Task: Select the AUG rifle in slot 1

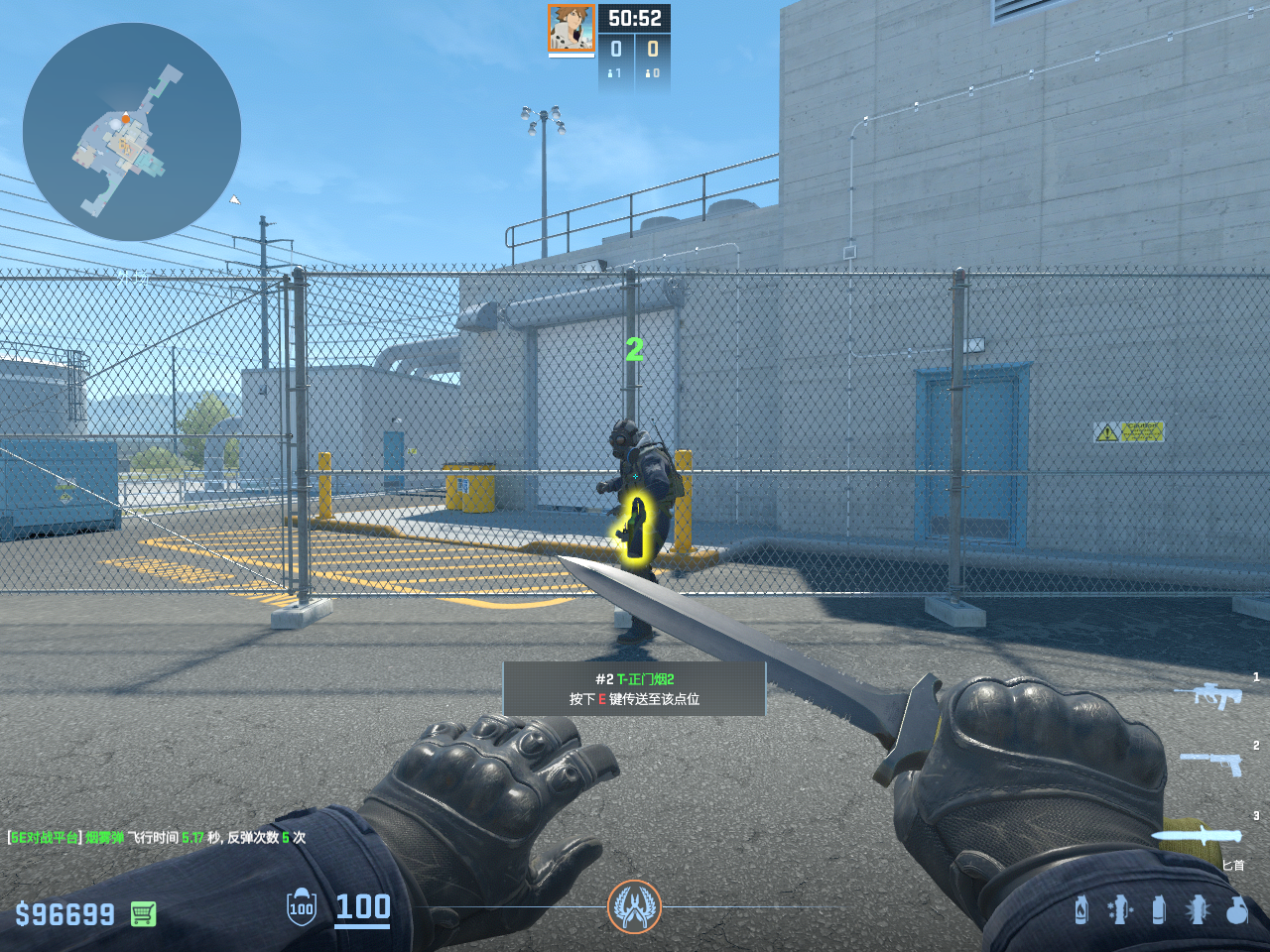Action: click(1208, 695)
